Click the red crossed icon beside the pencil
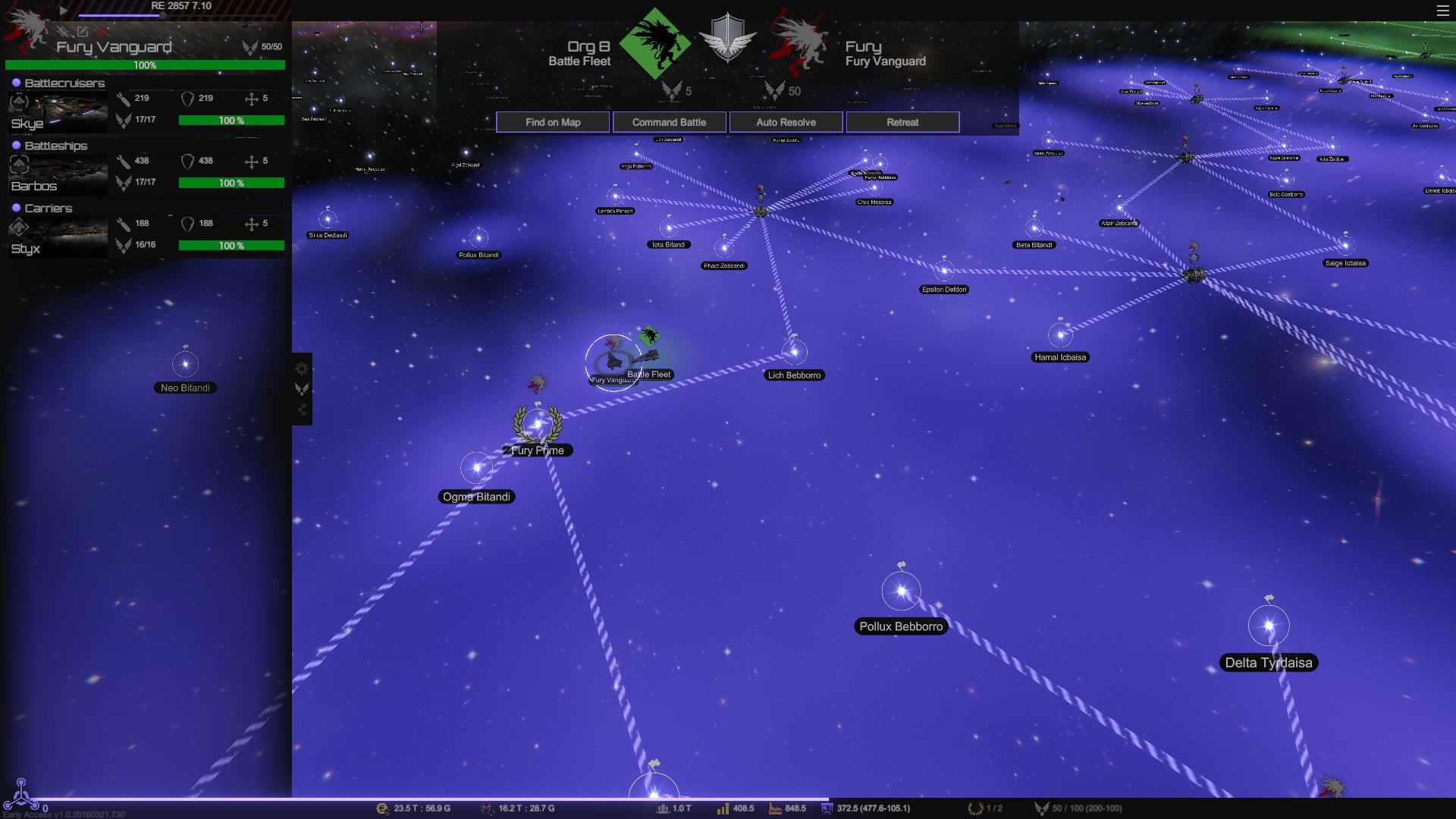The image size is (1456, 819). pyautogui.click(x=102, y=31)
